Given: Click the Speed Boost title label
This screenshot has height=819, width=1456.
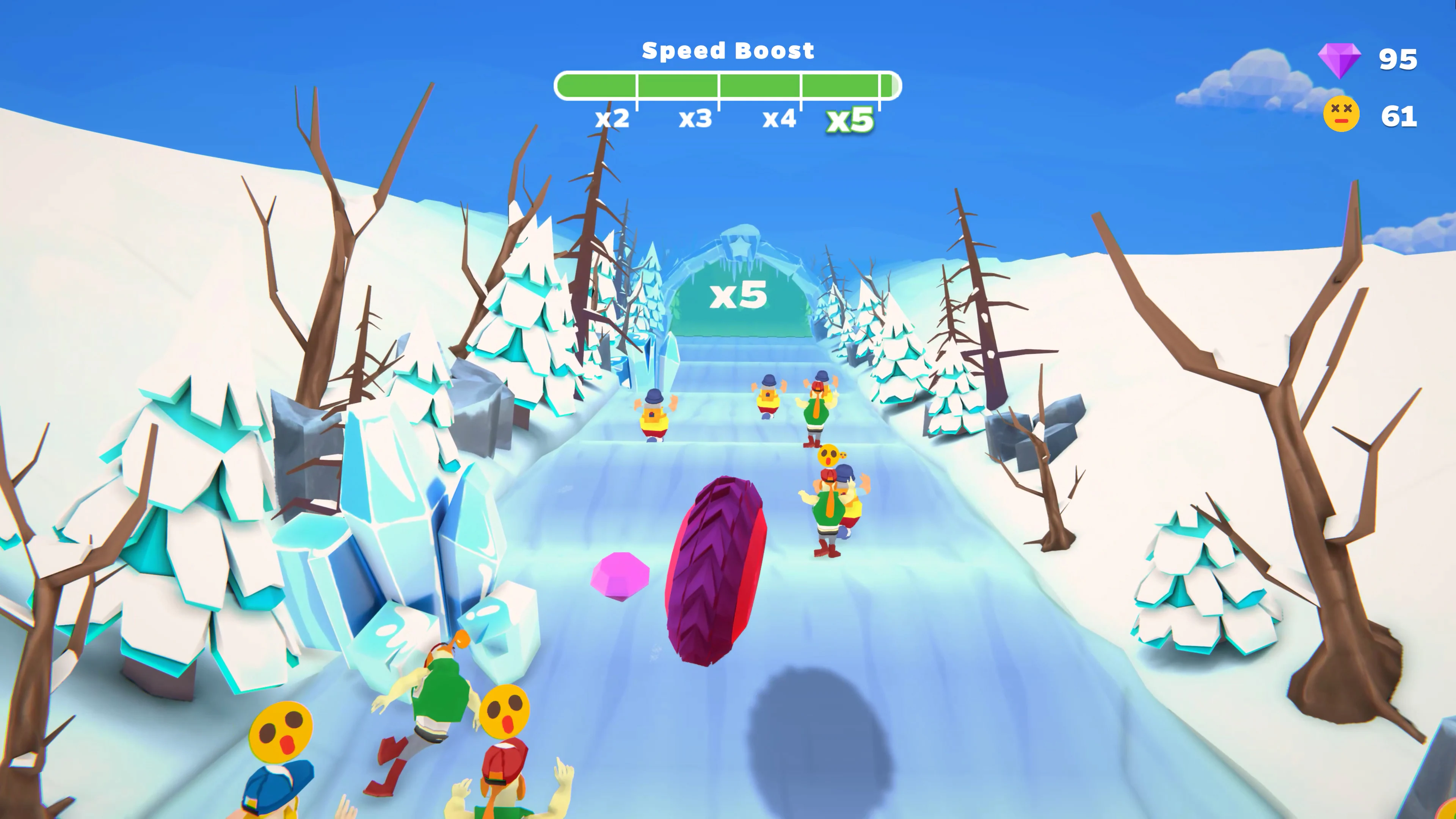Looking at the screenshot, I should tap(729, 51).
